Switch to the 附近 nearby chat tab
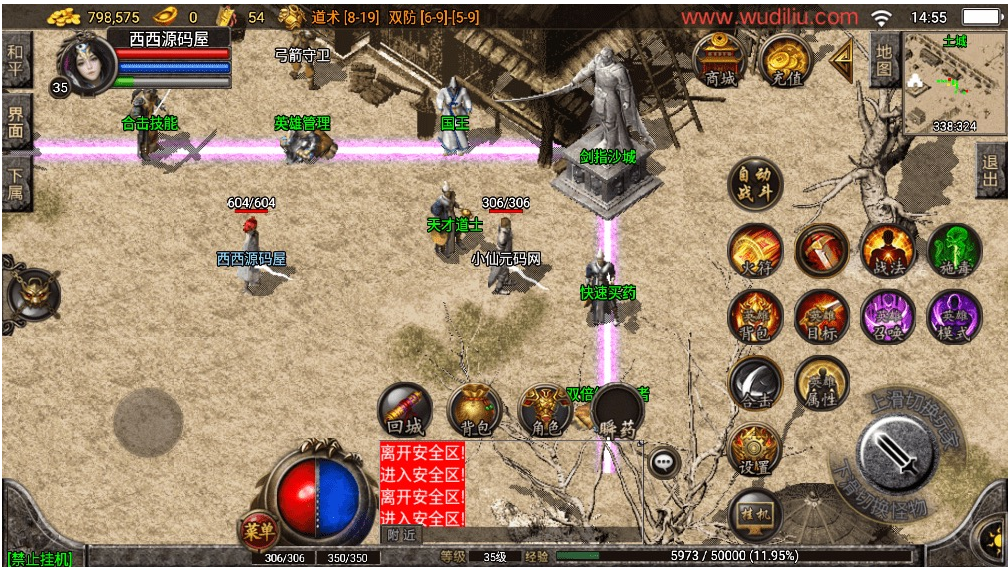Viewport: 1008px width, 567px height. point(402,535)
